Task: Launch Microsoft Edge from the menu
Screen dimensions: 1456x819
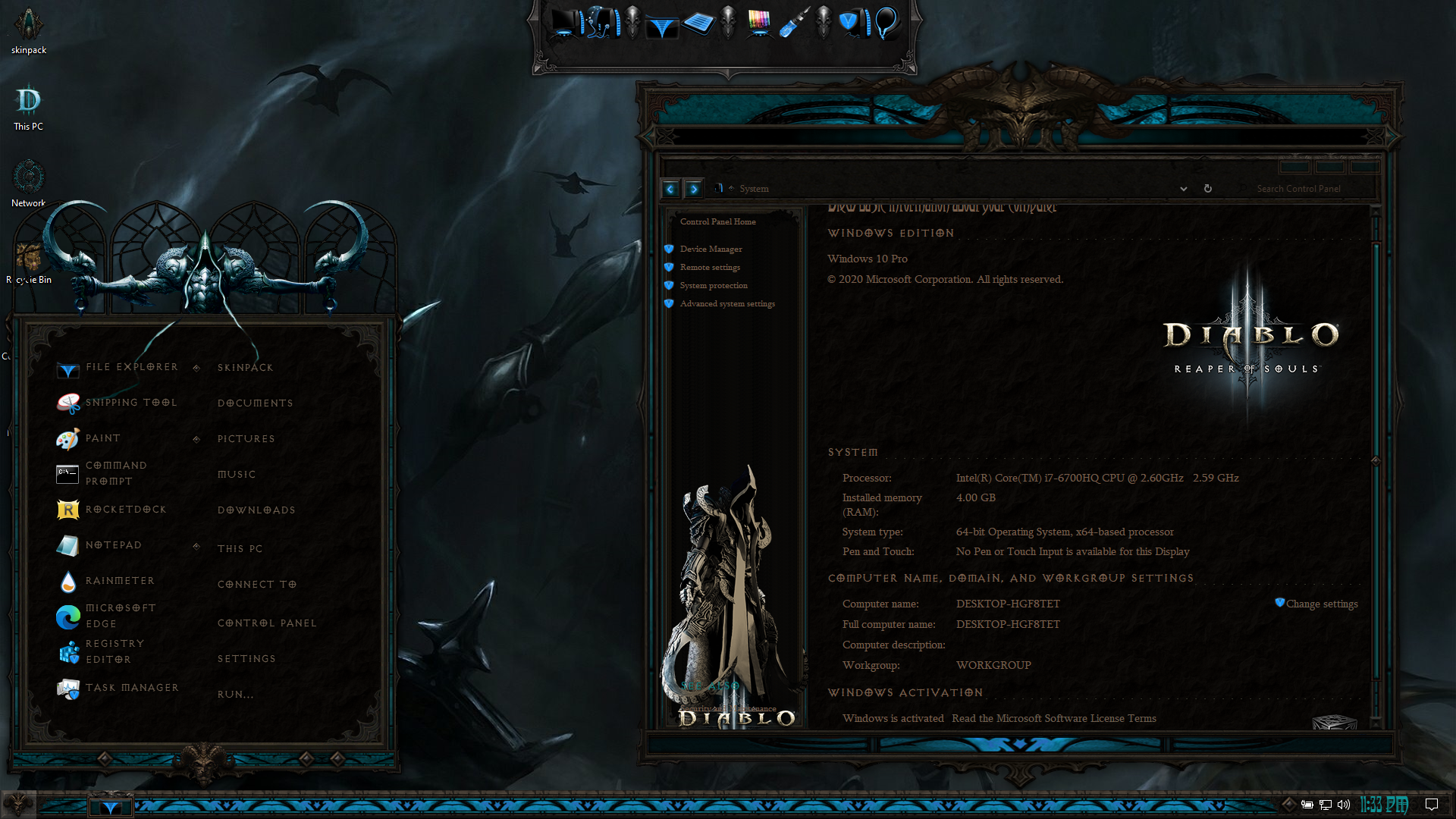Action: 120,616
